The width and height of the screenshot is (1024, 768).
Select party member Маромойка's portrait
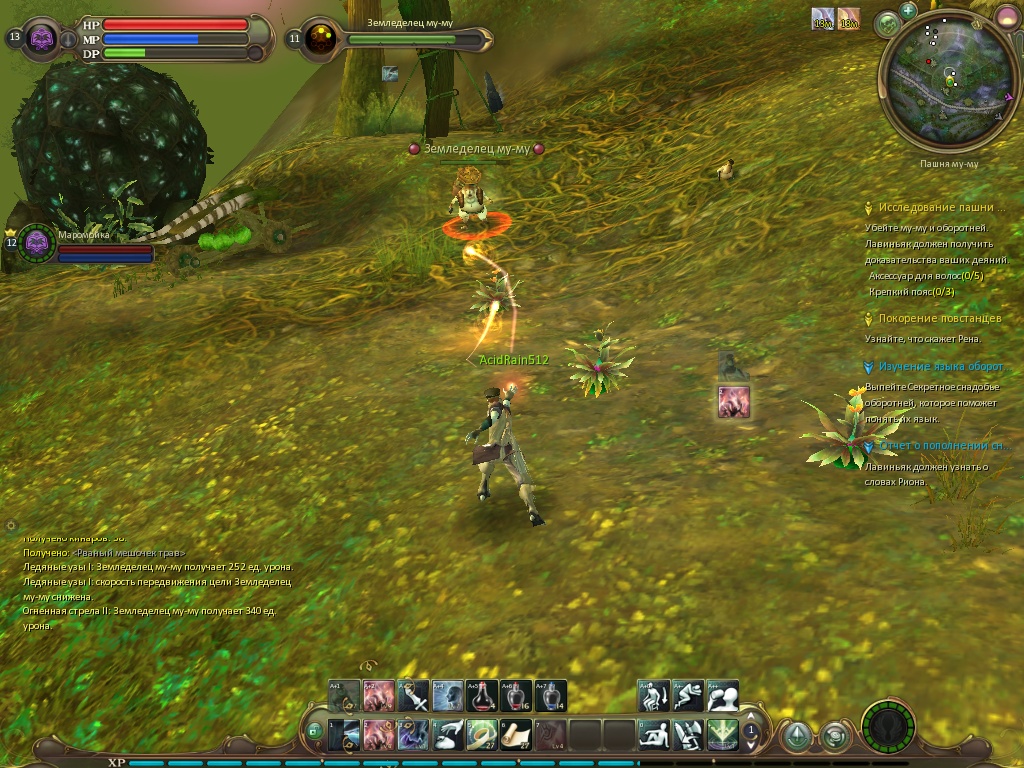pos(38,242)
